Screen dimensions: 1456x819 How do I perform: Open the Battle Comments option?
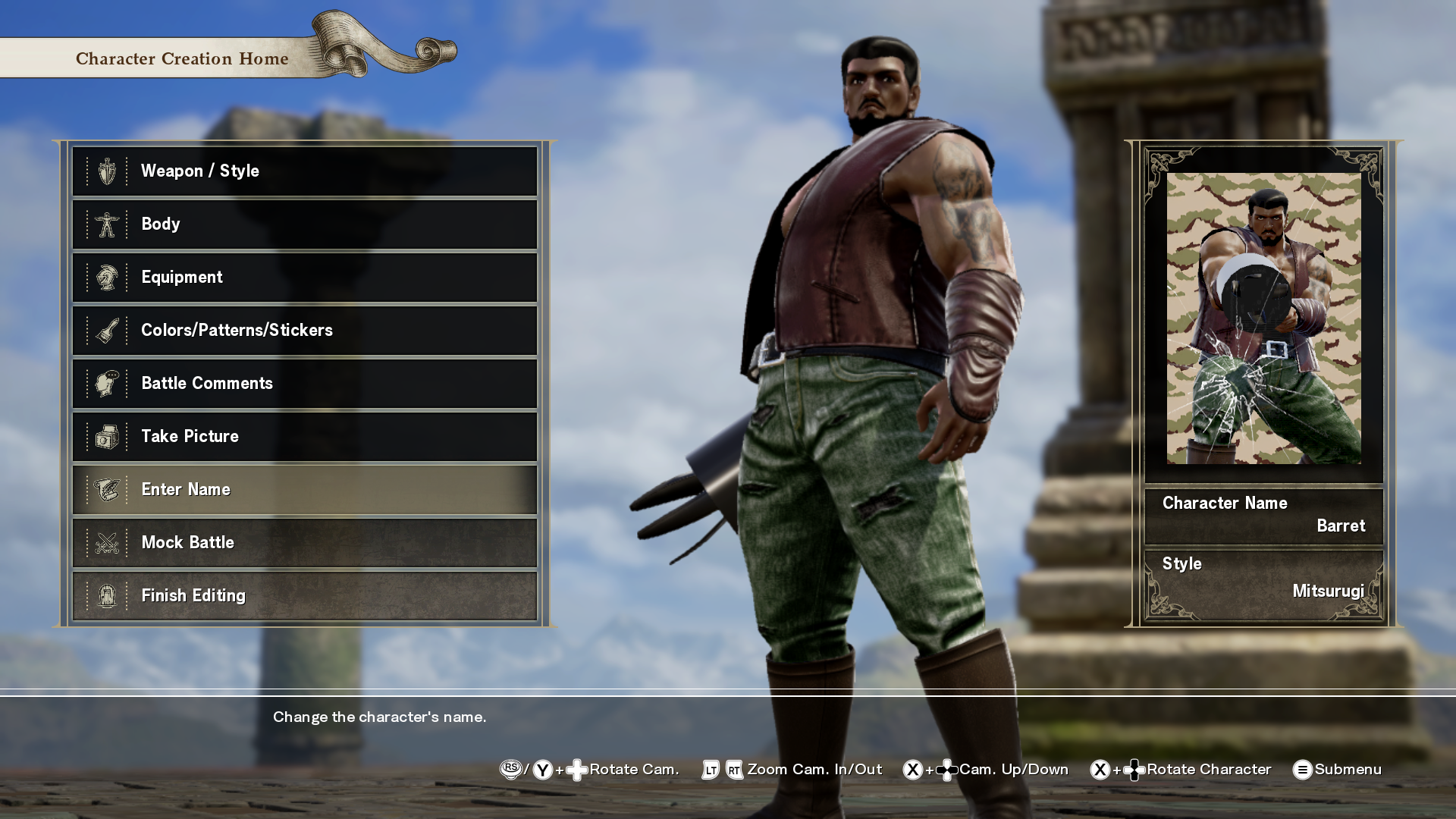pos(303,383)
